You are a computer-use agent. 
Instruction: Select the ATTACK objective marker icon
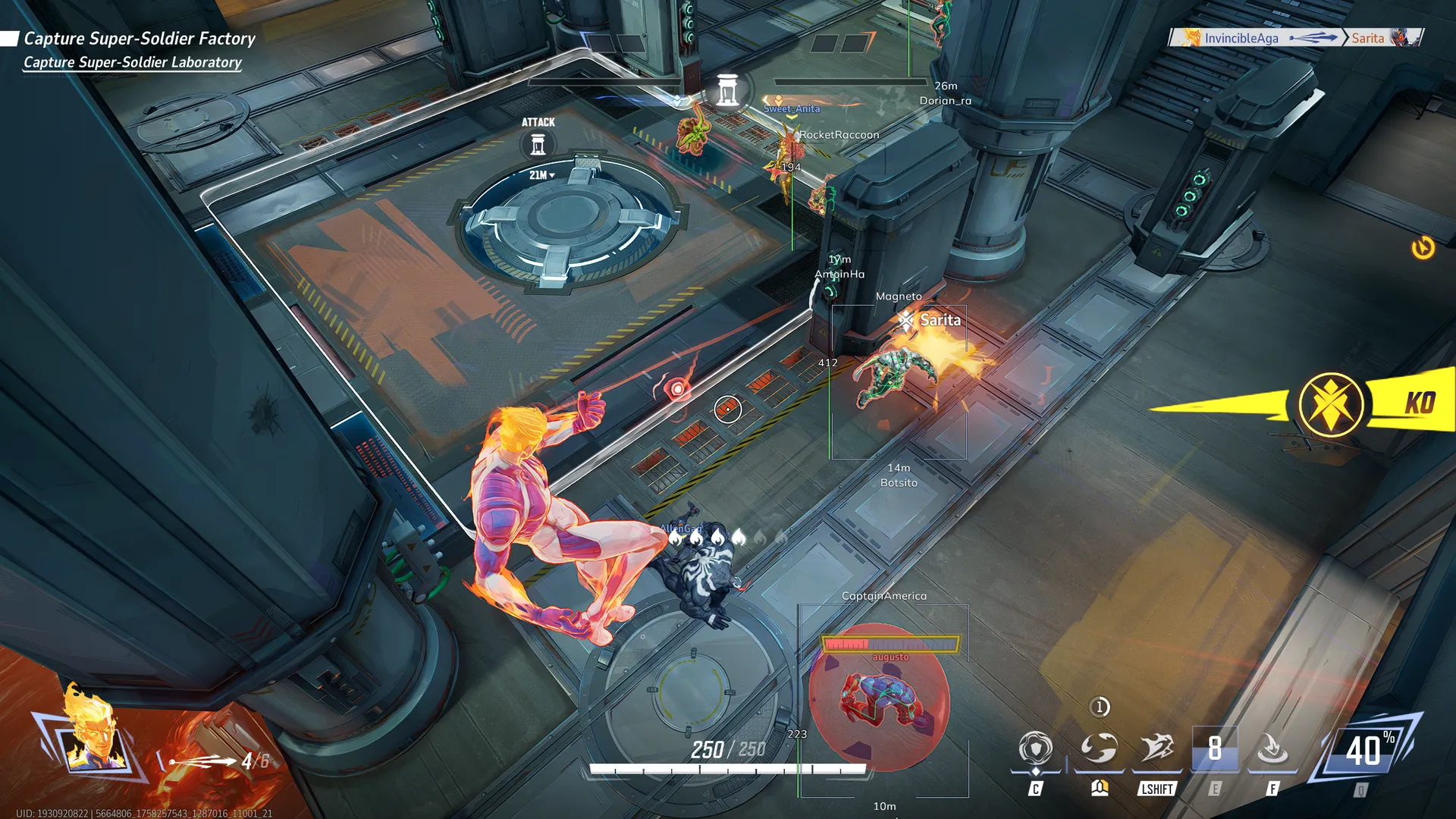tap(538, 144)
